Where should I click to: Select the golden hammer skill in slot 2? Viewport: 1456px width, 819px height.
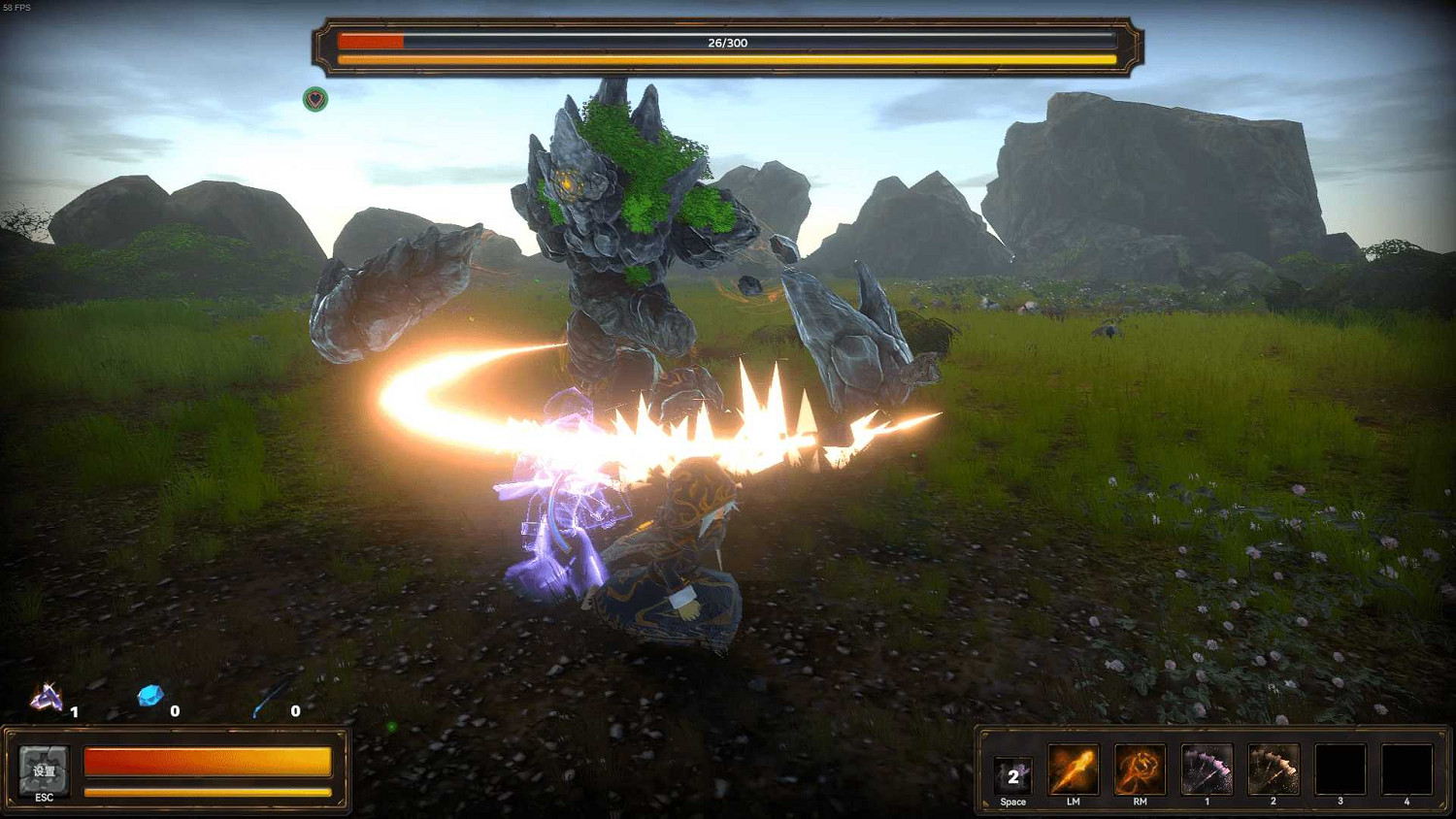[1274, 770]
